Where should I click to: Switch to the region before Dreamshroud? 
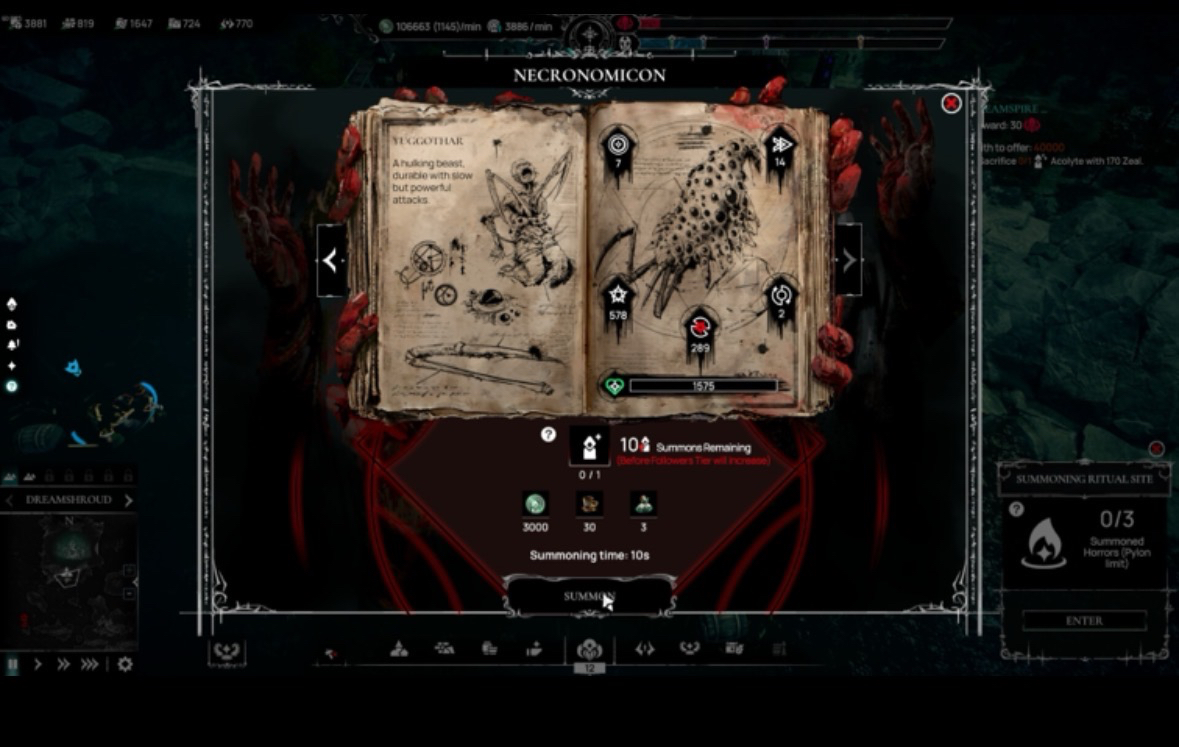tap(10, 500)
